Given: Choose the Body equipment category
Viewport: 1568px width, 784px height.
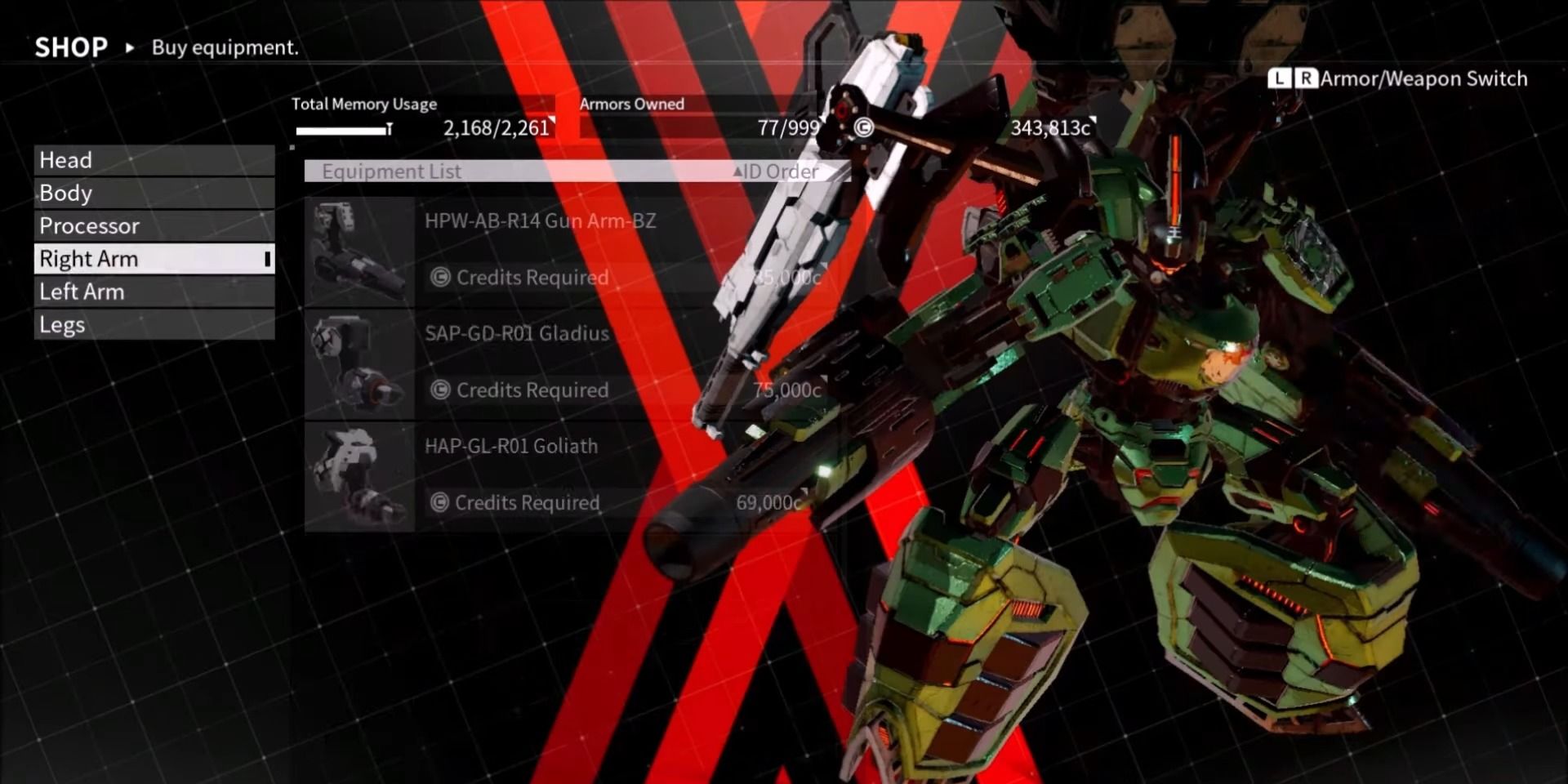Looking at the screenshot, I should [154, 194].
